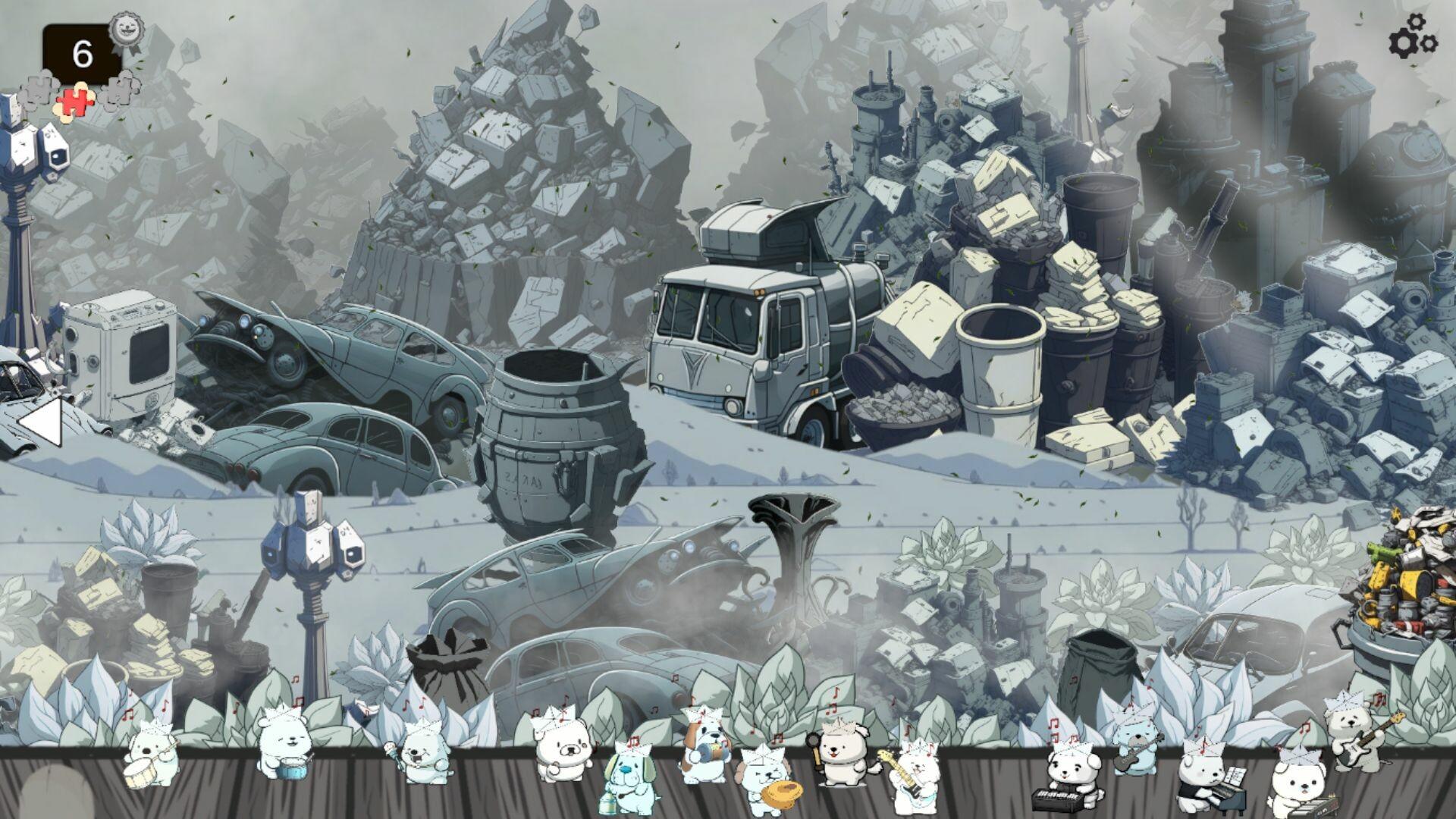Click the counter showing number 6

pyautogui.click(x=82, y=51)
